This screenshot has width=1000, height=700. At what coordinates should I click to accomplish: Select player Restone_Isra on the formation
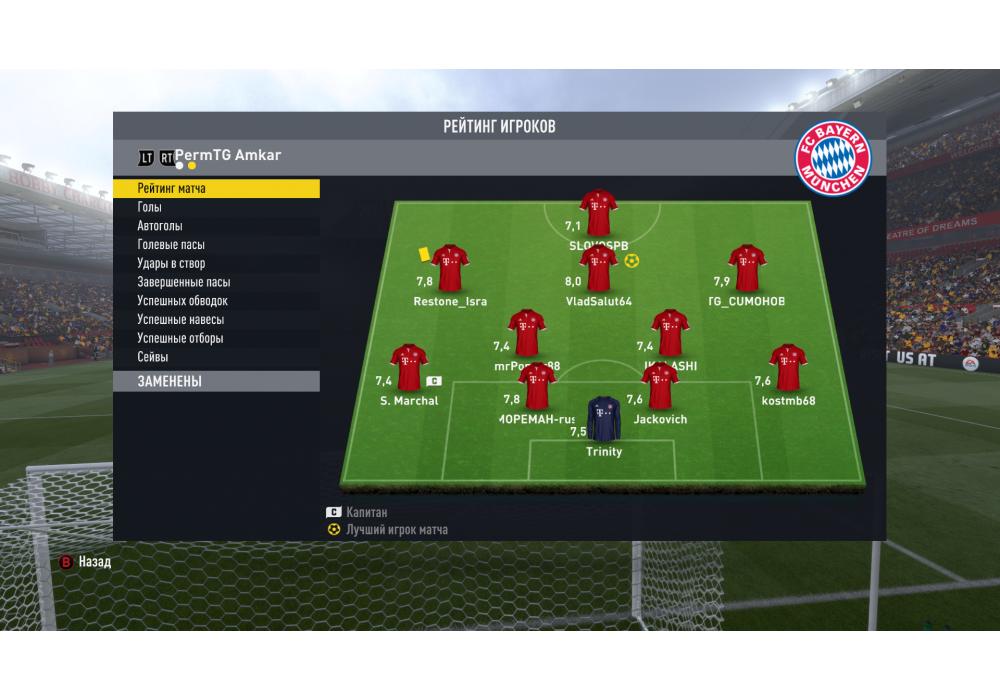[450, 268]
